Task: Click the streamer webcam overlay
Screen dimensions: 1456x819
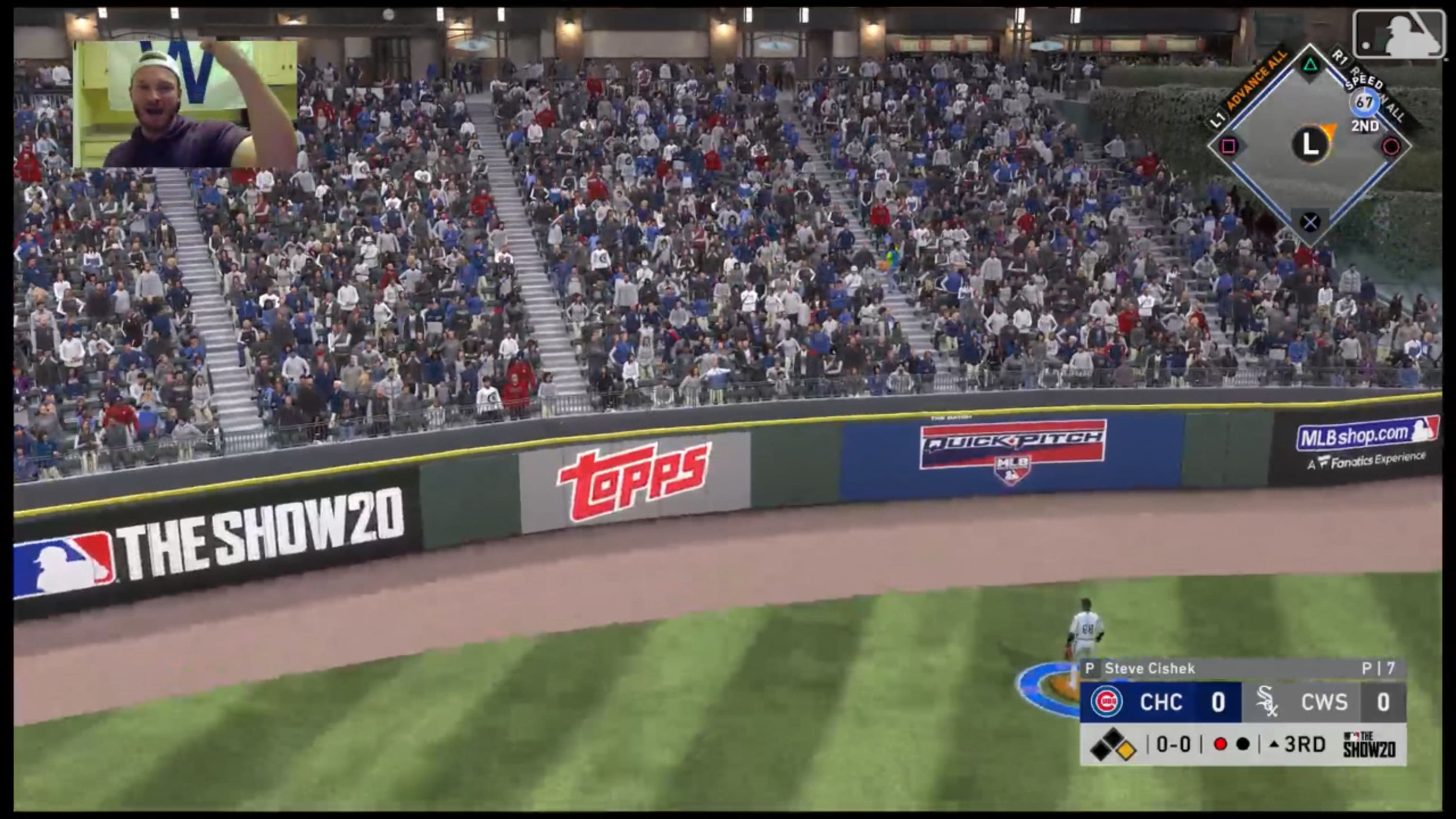Action: 185,104
